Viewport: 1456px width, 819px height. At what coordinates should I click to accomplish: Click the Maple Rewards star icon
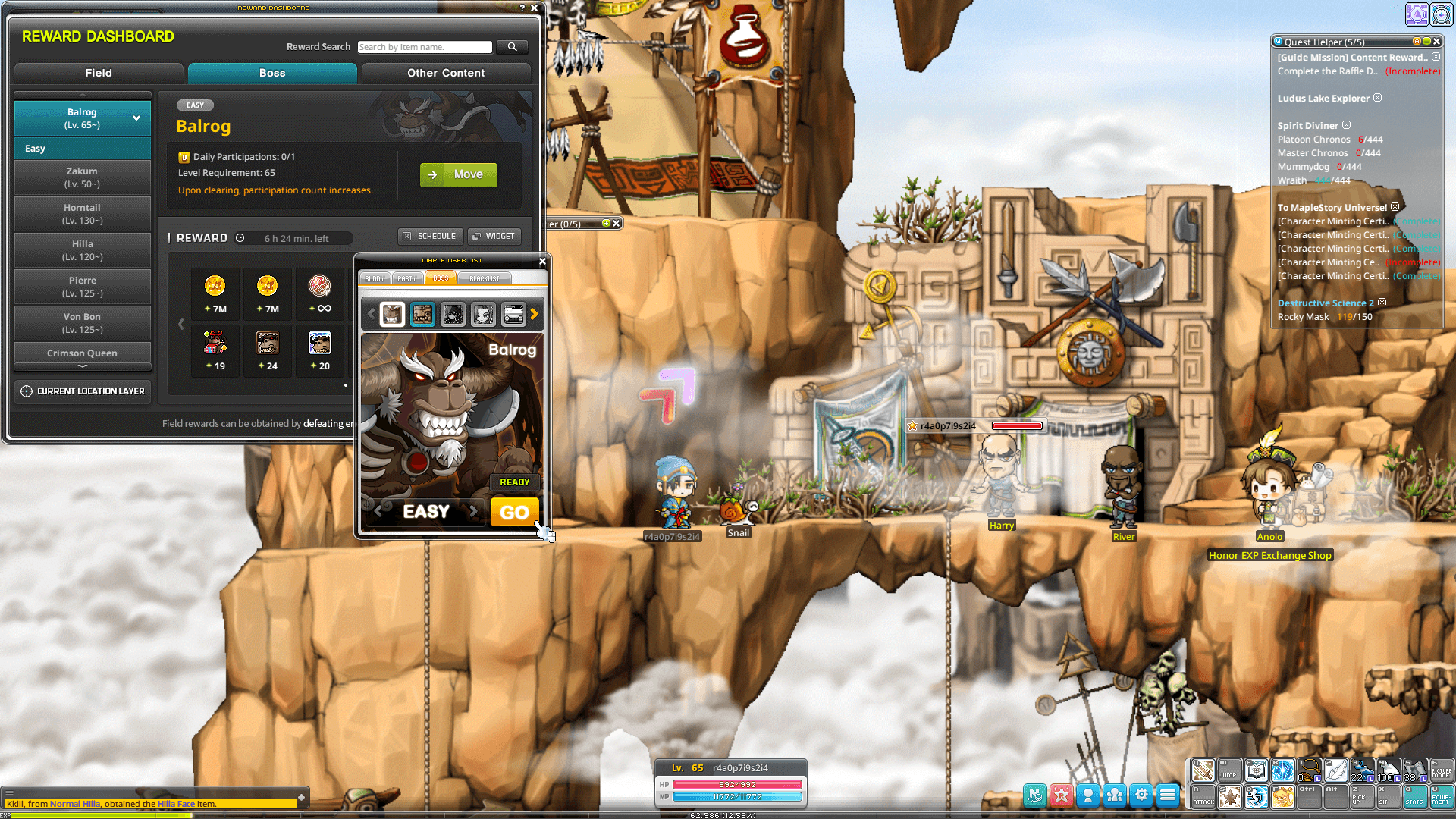[1061, 795]
